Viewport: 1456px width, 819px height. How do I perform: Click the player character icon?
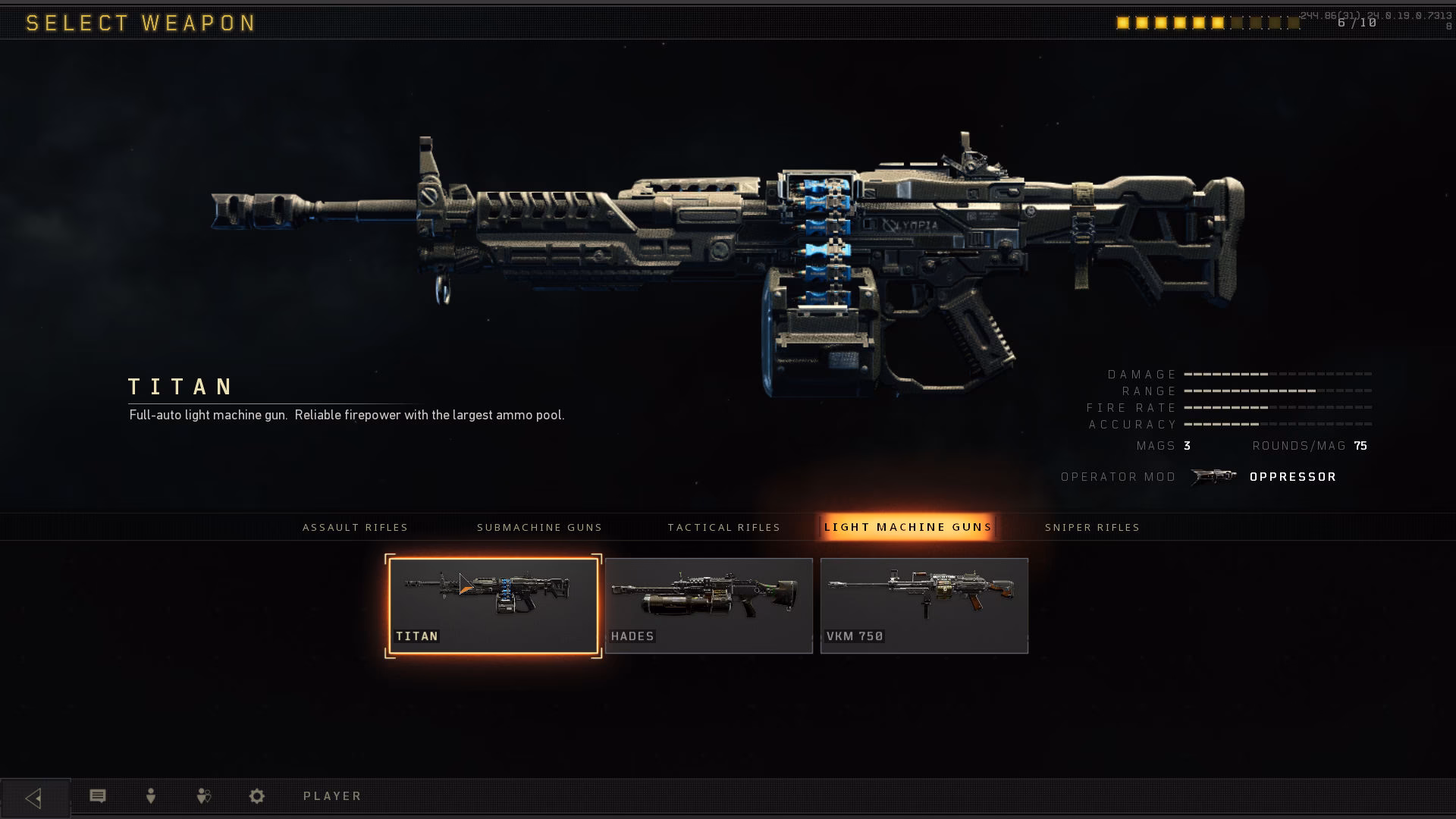tap(150, 795)
